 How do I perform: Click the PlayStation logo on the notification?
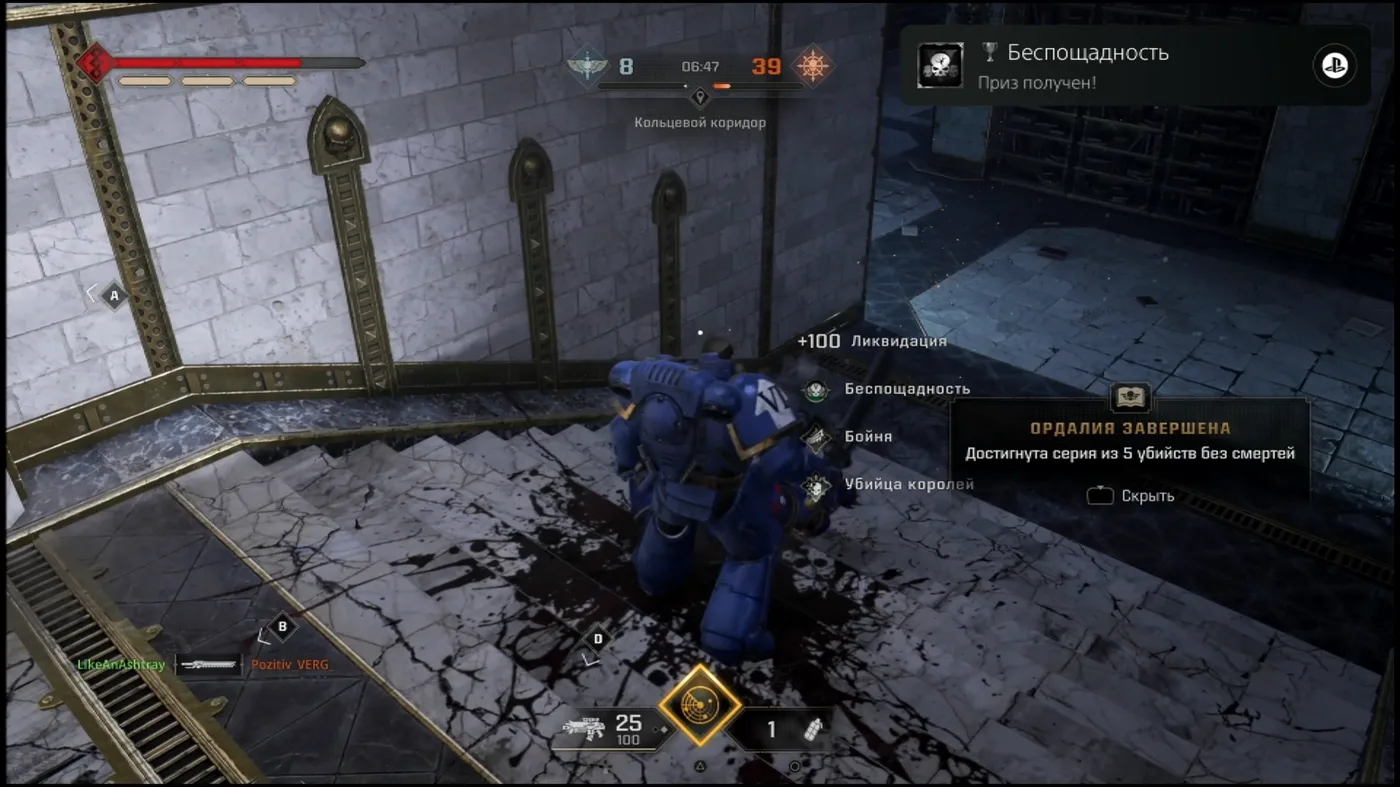coord(1334,66)
